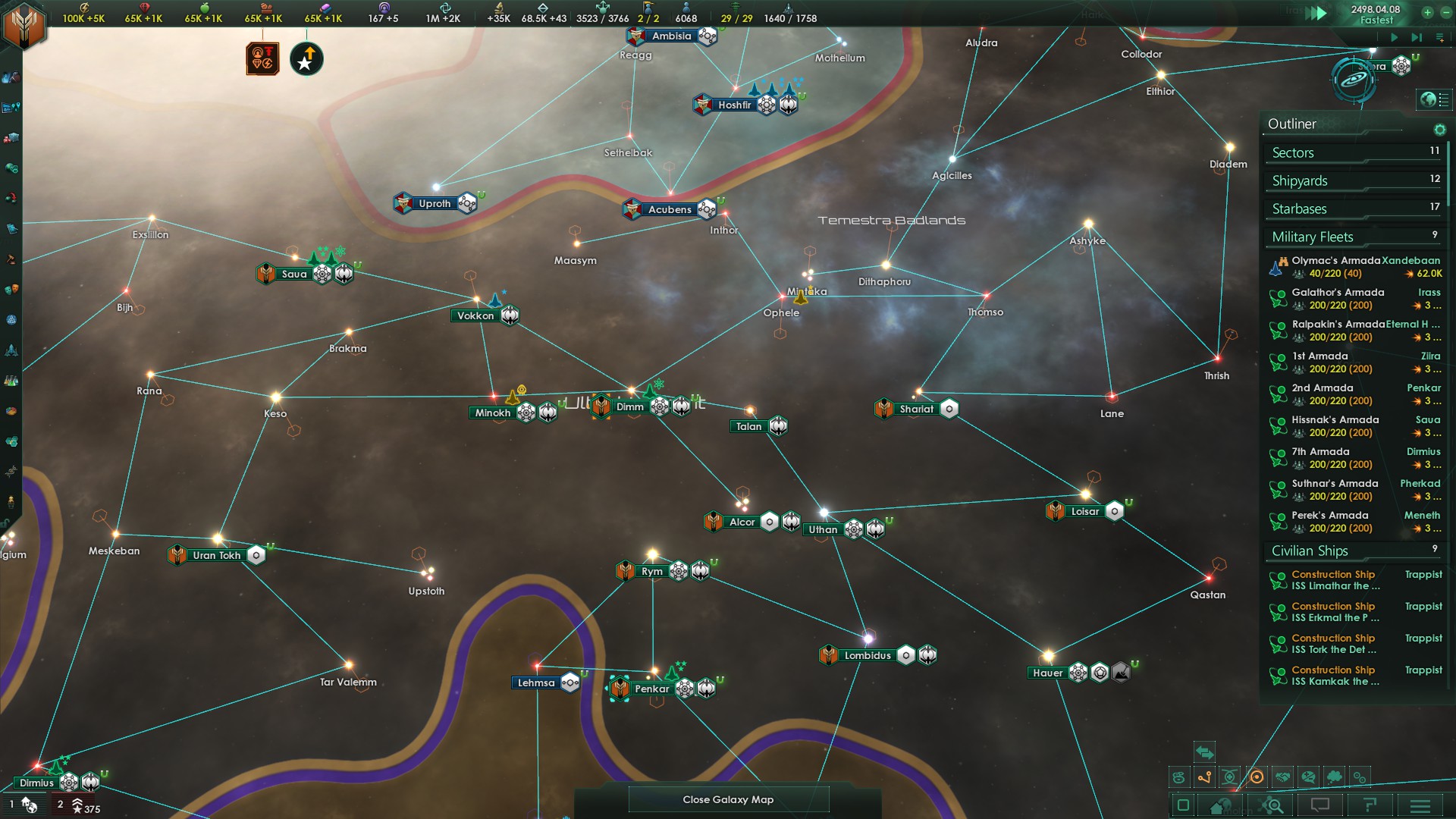This screenshot has width=1456, height=819.
Task: Open Outliner settings via the gear icon
Action: coord(1440,130)
